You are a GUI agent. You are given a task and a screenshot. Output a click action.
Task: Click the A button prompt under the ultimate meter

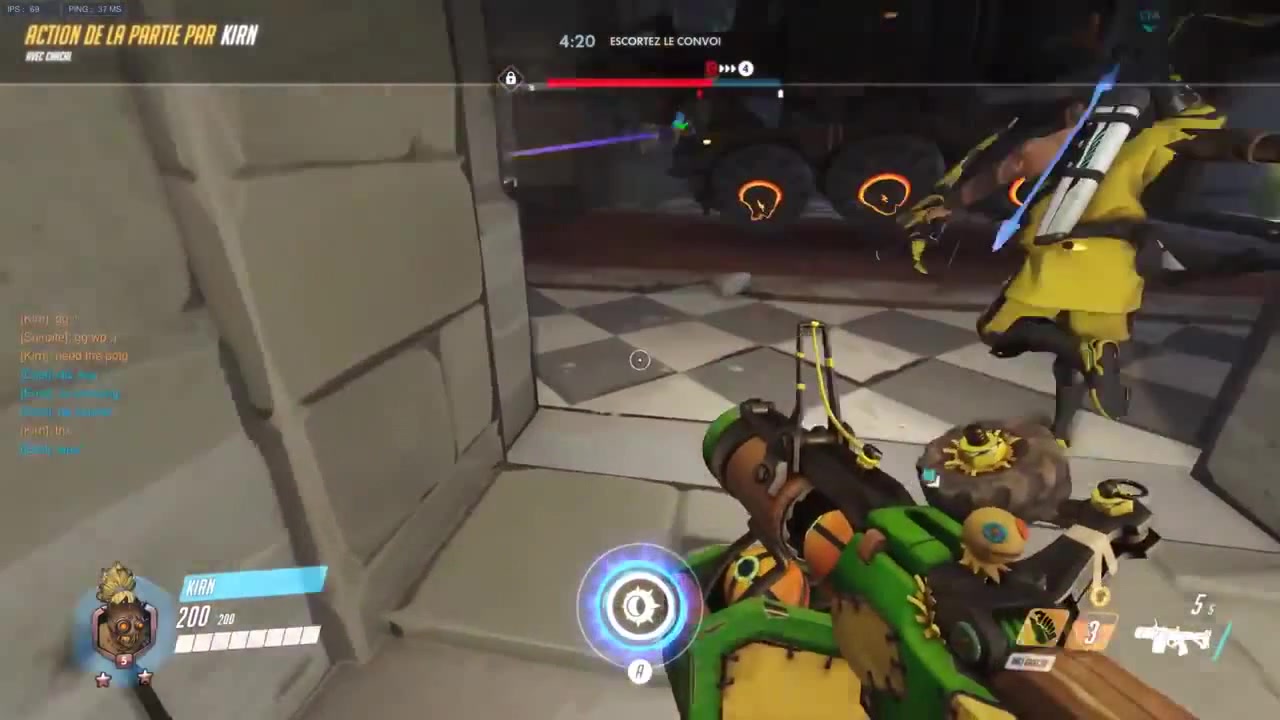pyautogui.click(x=640, y=672)
